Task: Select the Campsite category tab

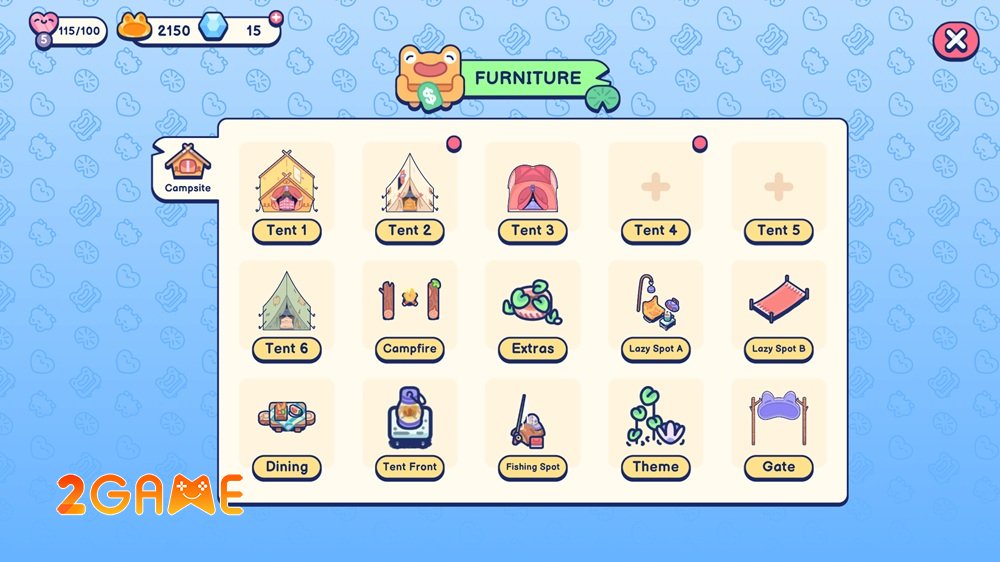Action: 187,168
